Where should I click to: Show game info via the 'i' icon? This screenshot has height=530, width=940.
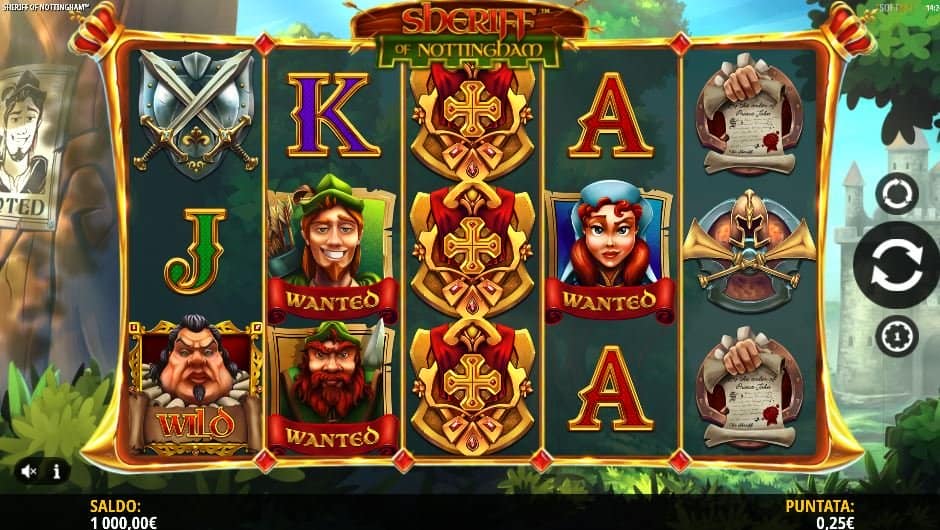click(x=57, y=470)
